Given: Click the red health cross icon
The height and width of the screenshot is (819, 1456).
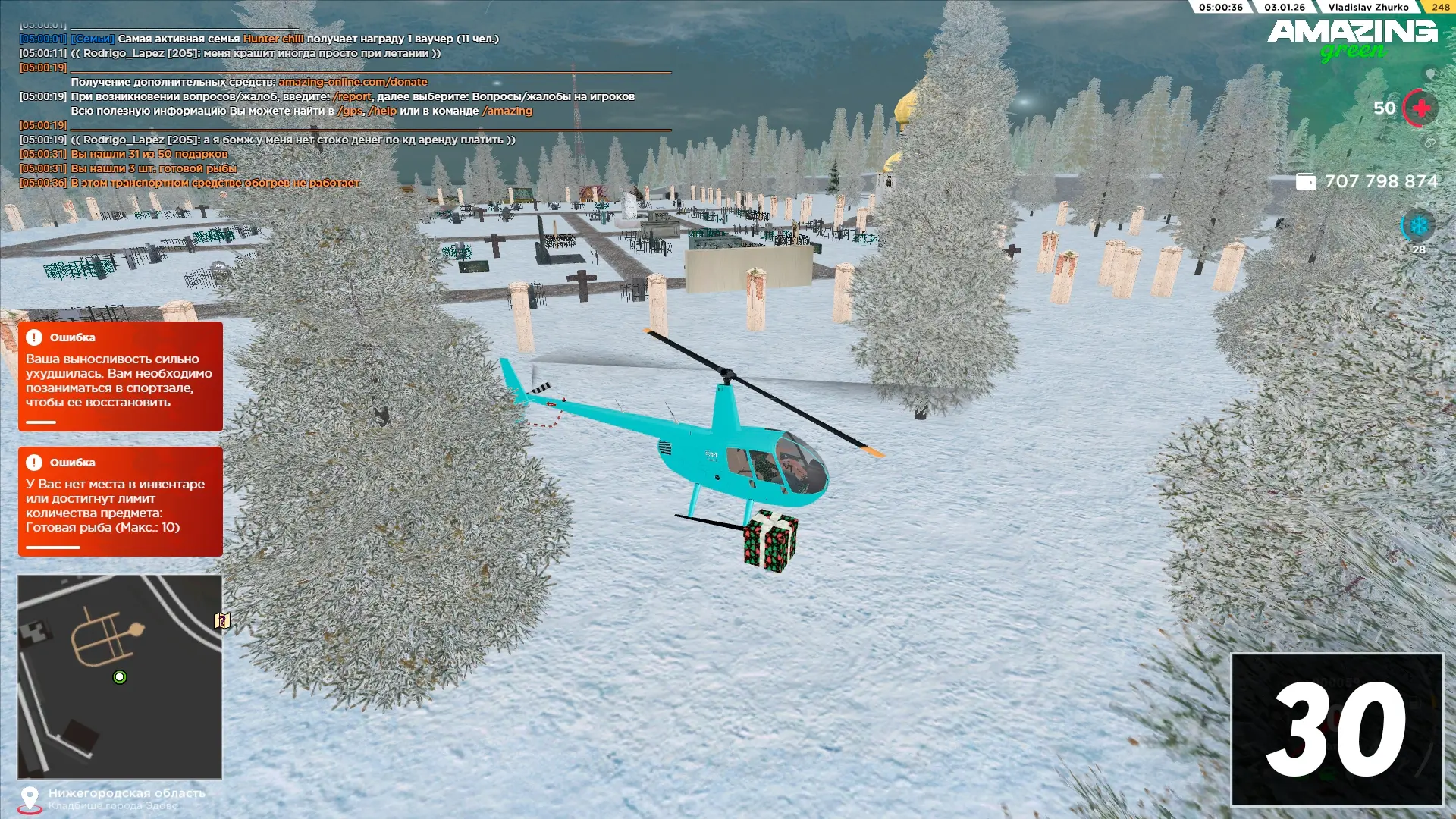Looking at the screenshot, I should point(1420,108).
